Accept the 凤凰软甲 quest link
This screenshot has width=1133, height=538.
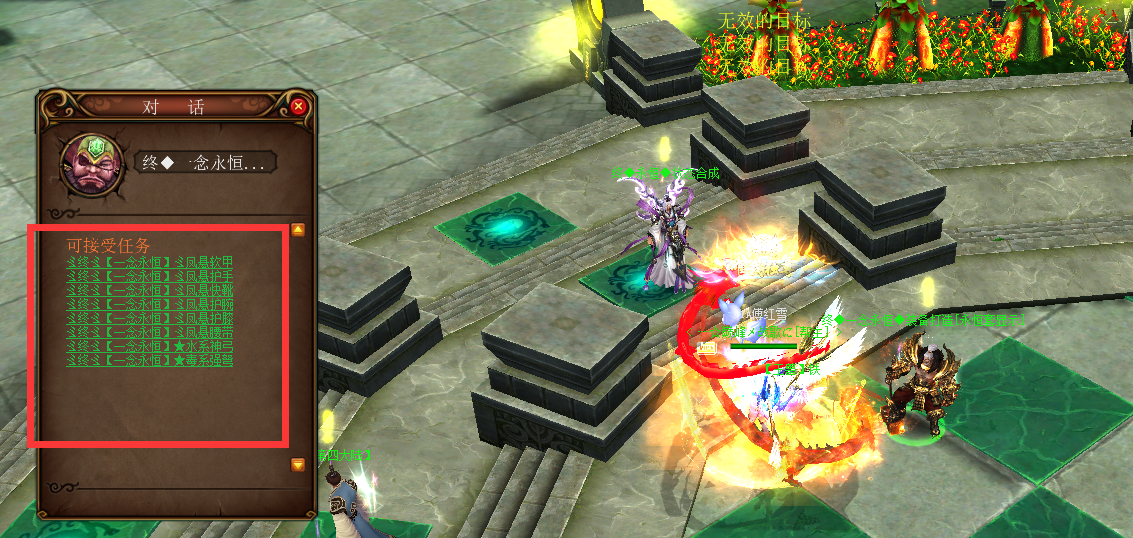tap(149, 262)
